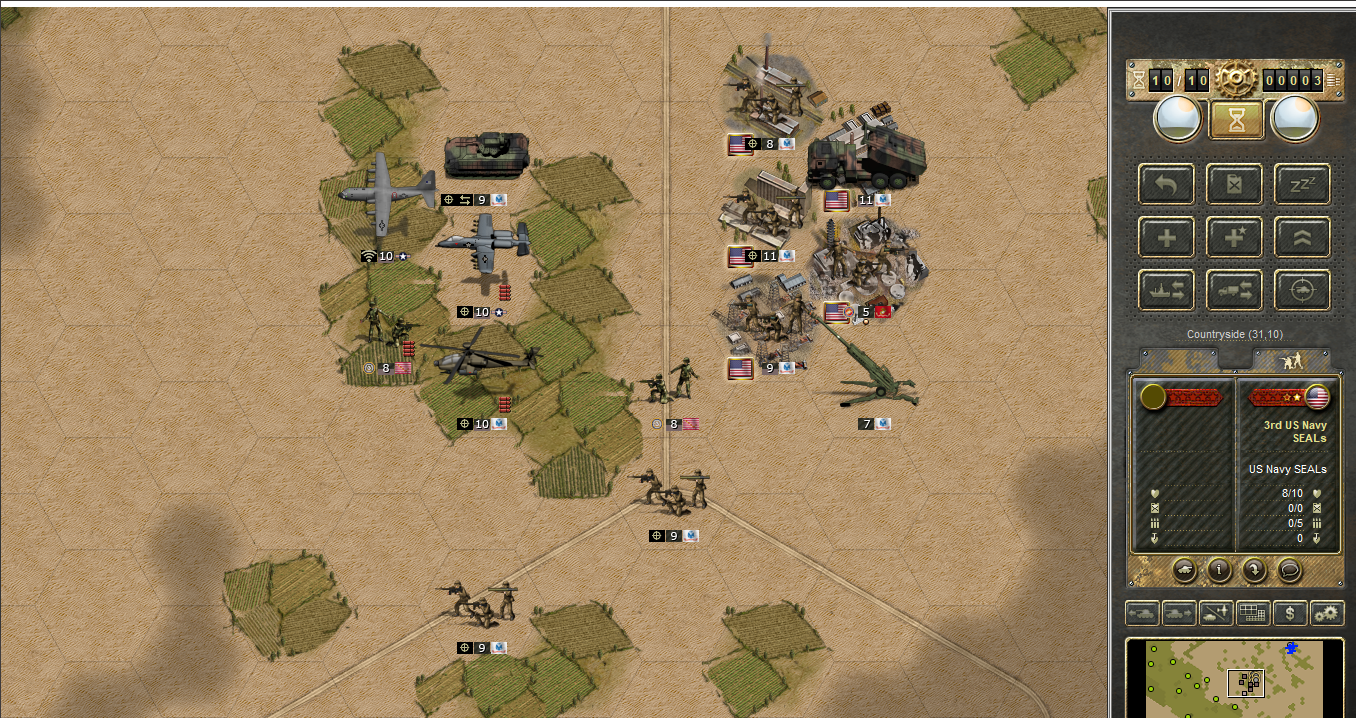Image resolution: width=1356 pixels, height=718 pixels.
Task: Open the gear cog at panel top
Action: pos(1235,78)
